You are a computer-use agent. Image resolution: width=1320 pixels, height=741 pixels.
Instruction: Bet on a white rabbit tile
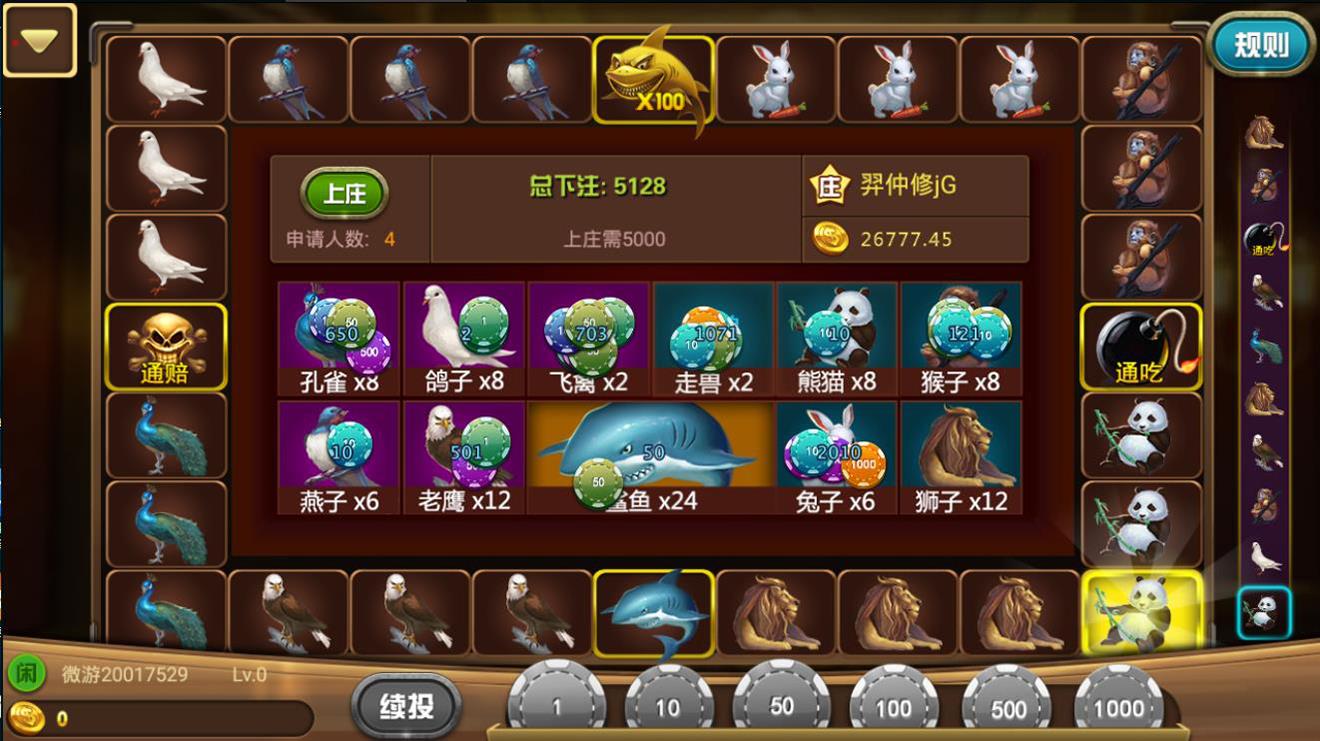(x=776, y=77)
